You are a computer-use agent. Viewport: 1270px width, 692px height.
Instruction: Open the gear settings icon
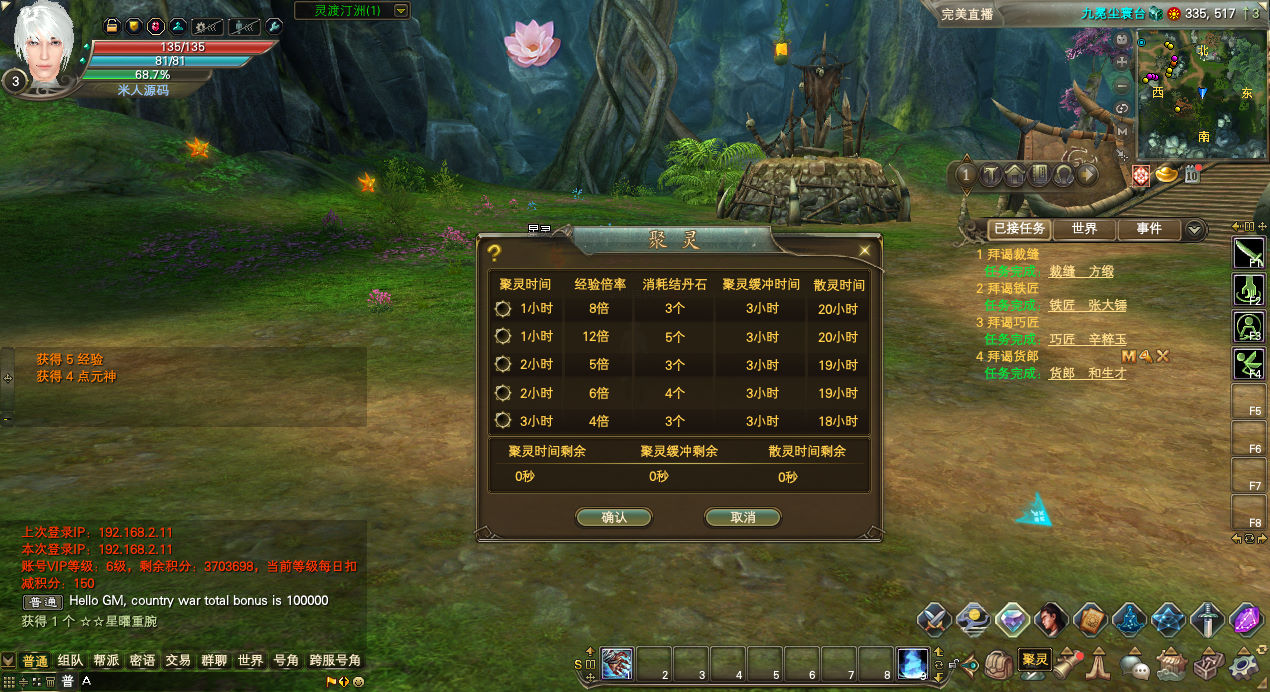click(x=1245, y=663)
